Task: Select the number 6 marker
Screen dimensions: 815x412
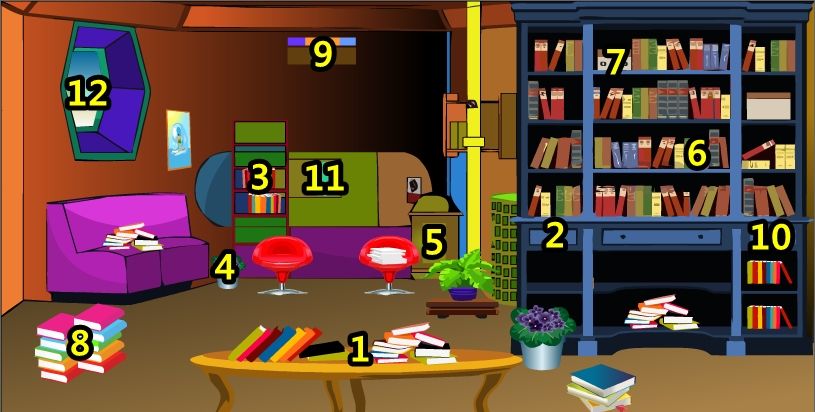Action: pos(696,153)
